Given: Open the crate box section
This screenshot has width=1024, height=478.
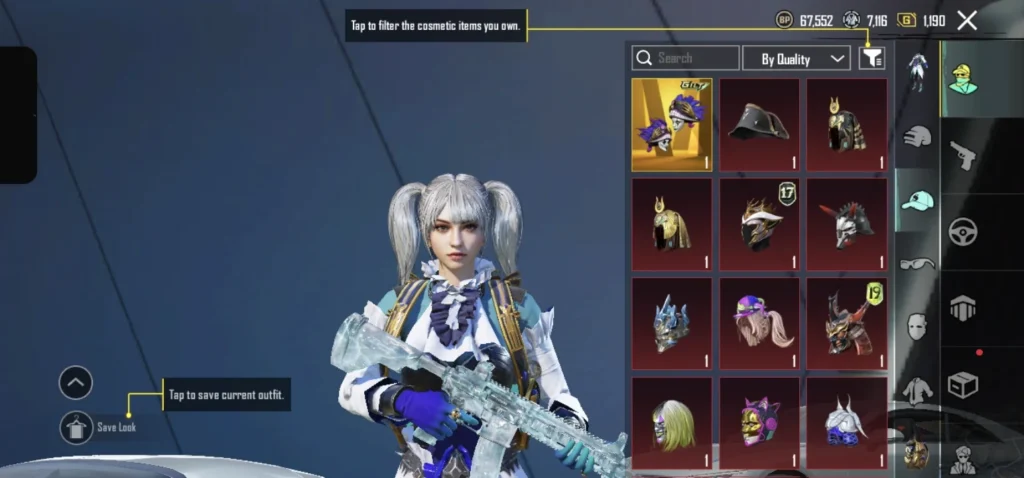Looking at the screenshot, I should [964, 384].
